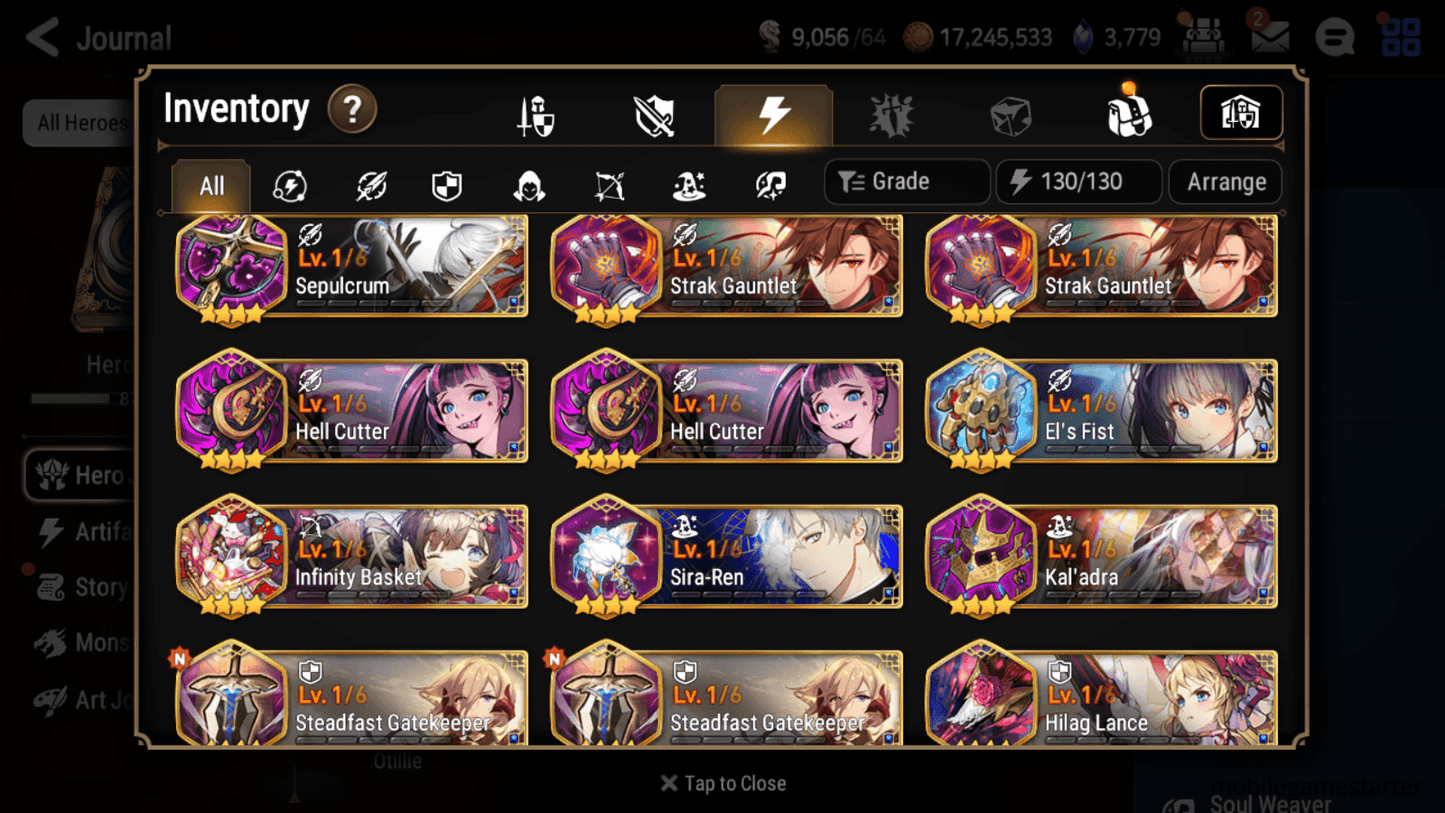Open the game menu grid icon
Screen dimensions: 1445x813
coord(1400,37)
